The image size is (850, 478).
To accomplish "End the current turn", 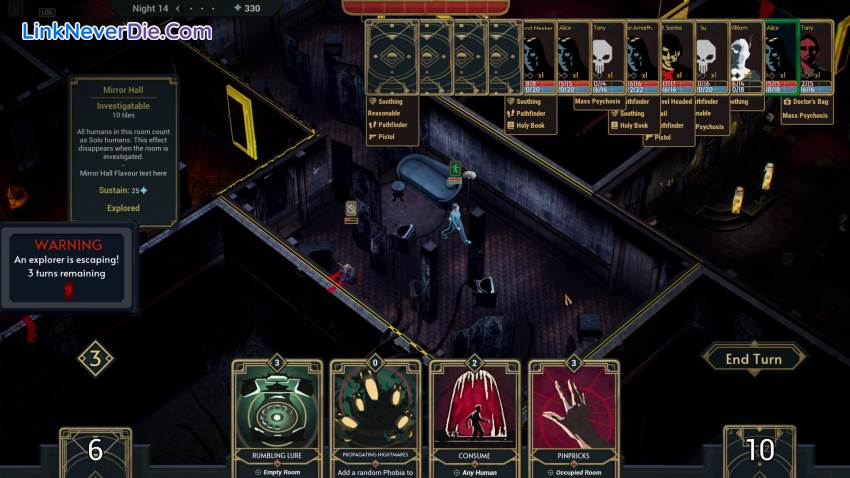I will [x=753, y=359].
